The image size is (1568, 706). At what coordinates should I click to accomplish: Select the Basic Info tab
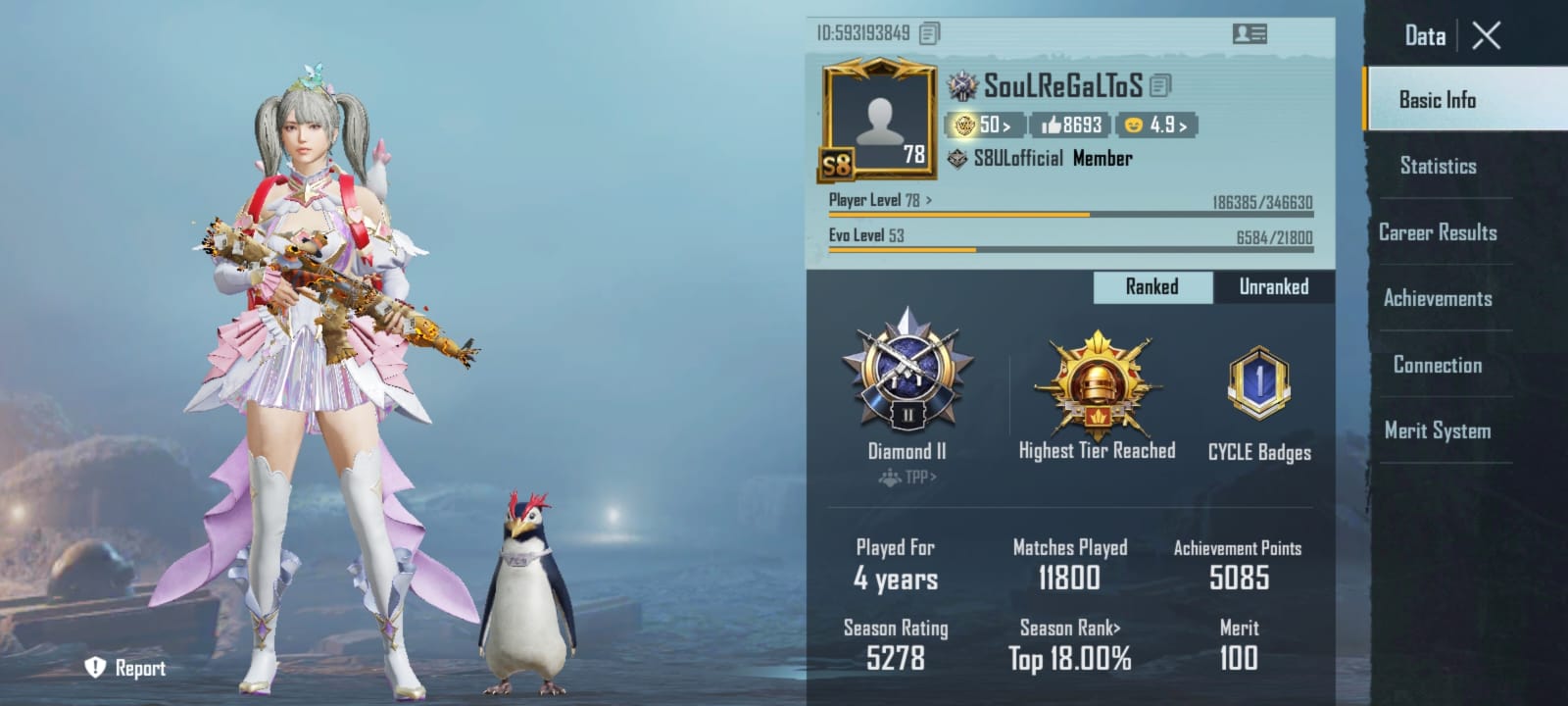pos(1438,99)
